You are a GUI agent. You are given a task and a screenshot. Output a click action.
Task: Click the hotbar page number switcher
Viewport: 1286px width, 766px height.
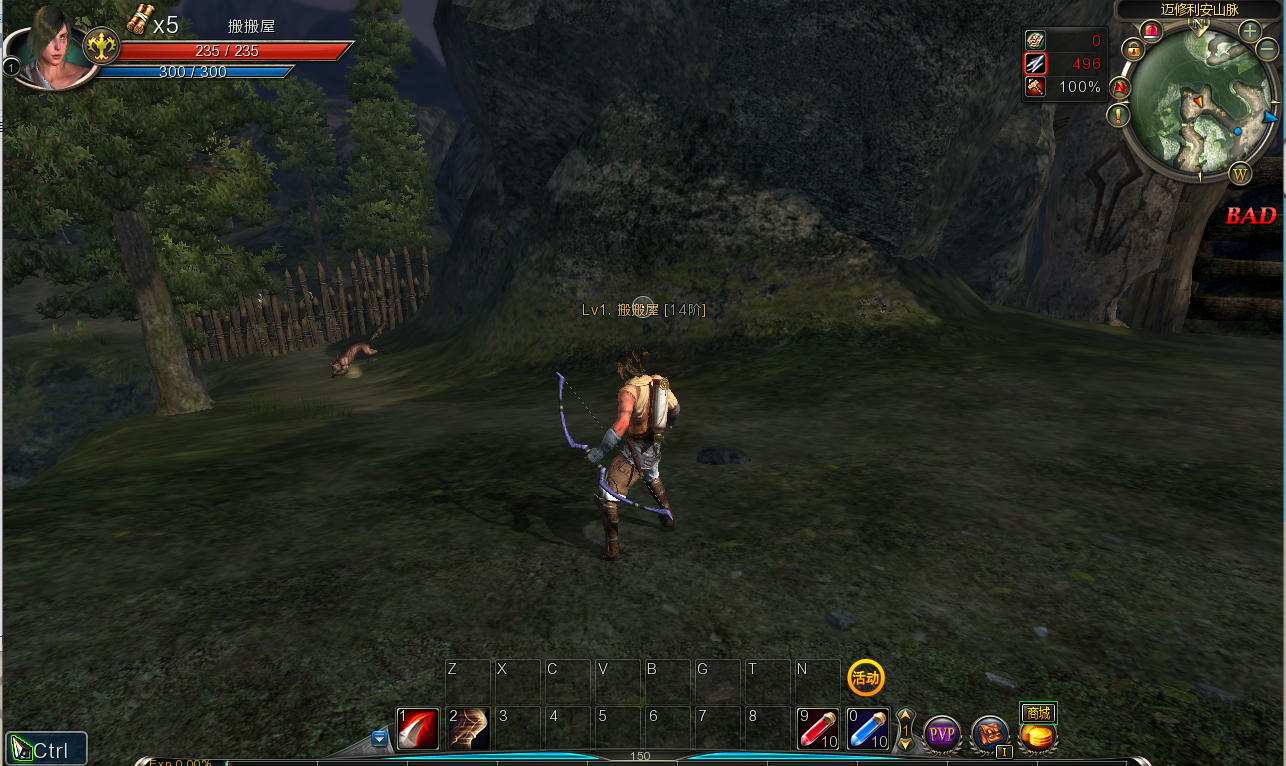coord(905,730)
